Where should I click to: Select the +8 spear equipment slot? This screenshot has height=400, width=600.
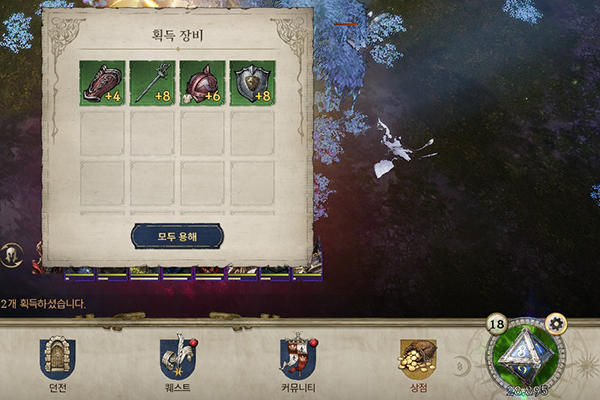coord(153,83)
